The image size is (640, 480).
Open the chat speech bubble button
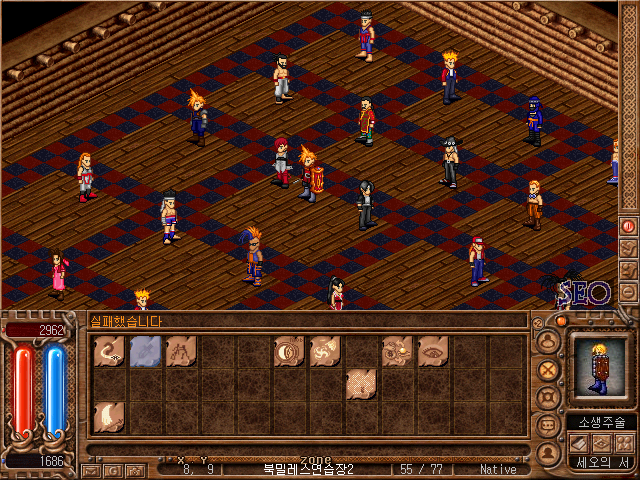(547, 423)
